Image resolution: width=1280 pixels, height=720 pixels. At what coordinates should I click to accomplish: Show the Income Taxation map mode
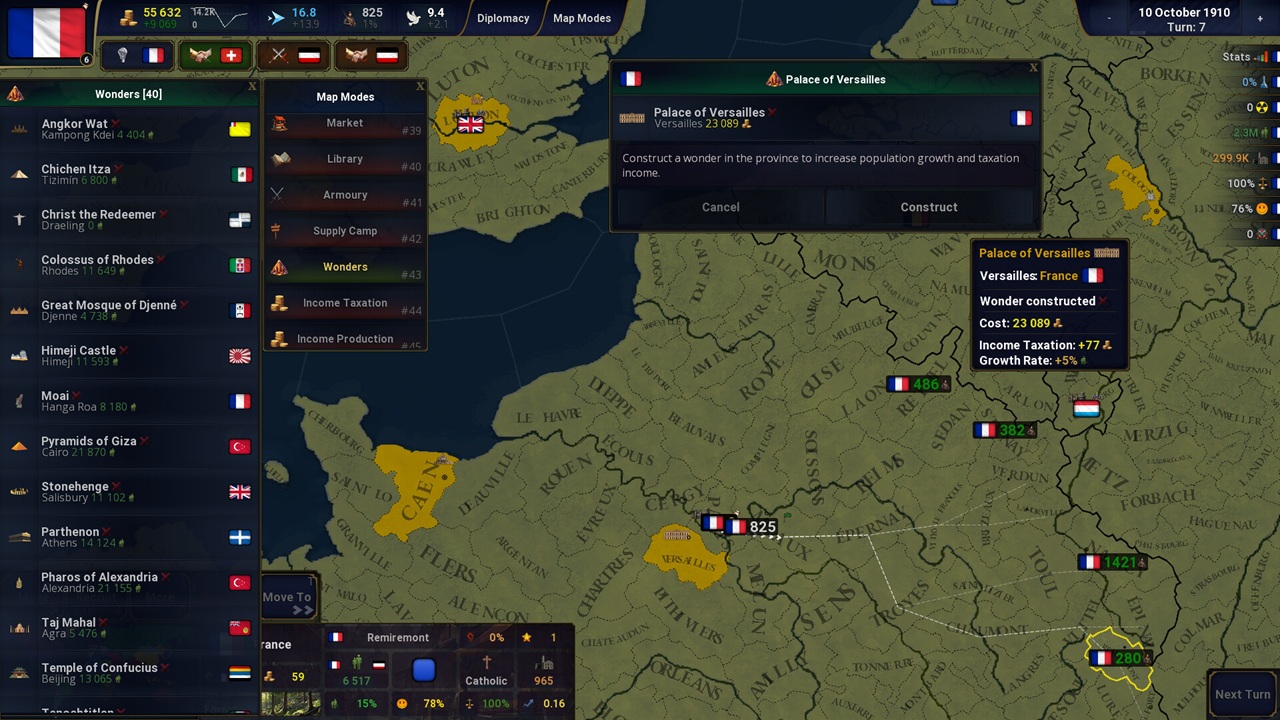pyautogui.click(x=345, y=303)
